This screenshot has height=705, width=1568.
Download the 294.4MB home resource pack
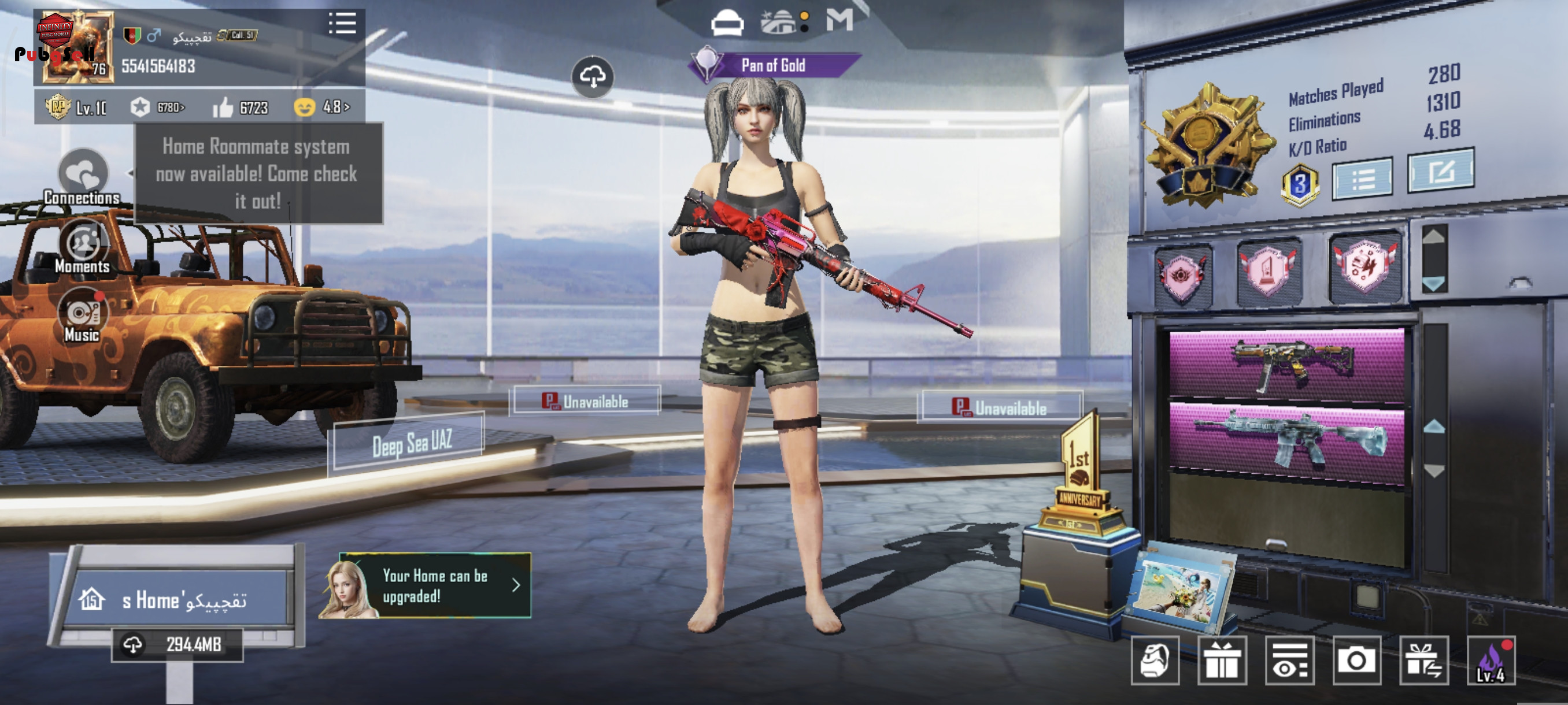click(x=177, y=645)
